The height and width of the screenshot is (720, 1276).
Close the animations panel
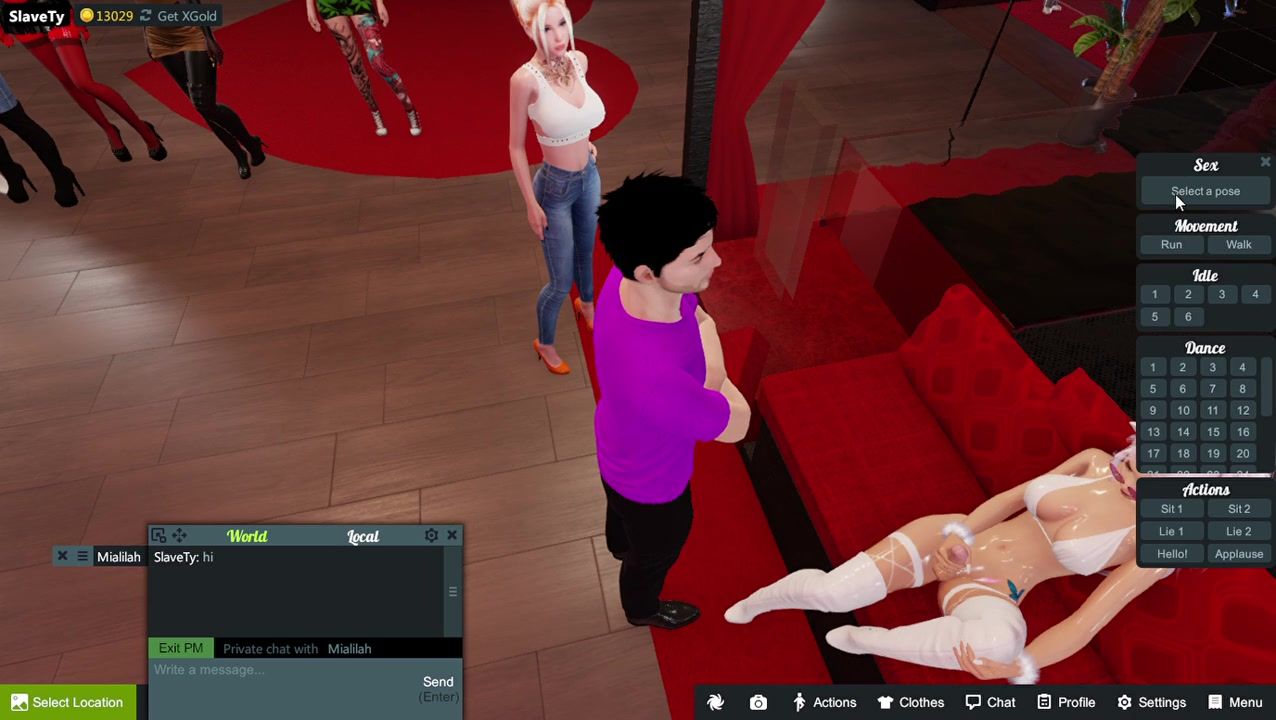(x=1265, y=162)
